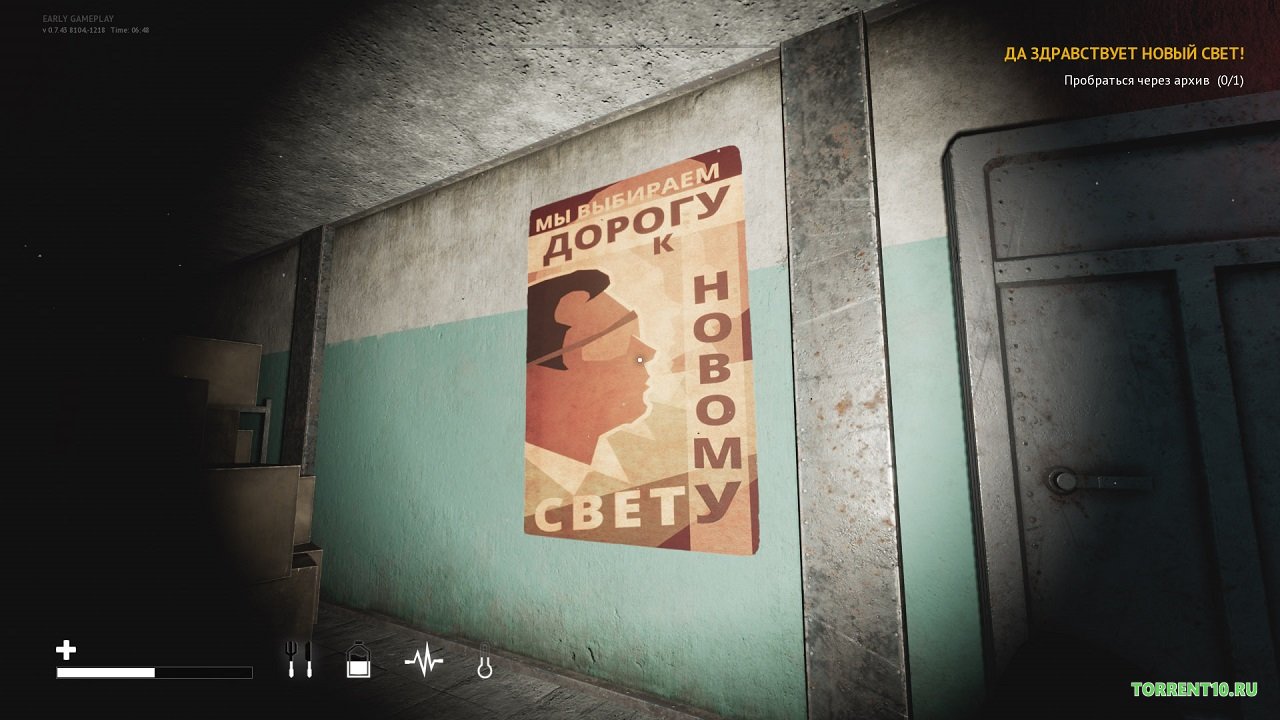Select the thermometer temperature icon
Viewport: 1280px width, 720px height.
pos(485,662)
